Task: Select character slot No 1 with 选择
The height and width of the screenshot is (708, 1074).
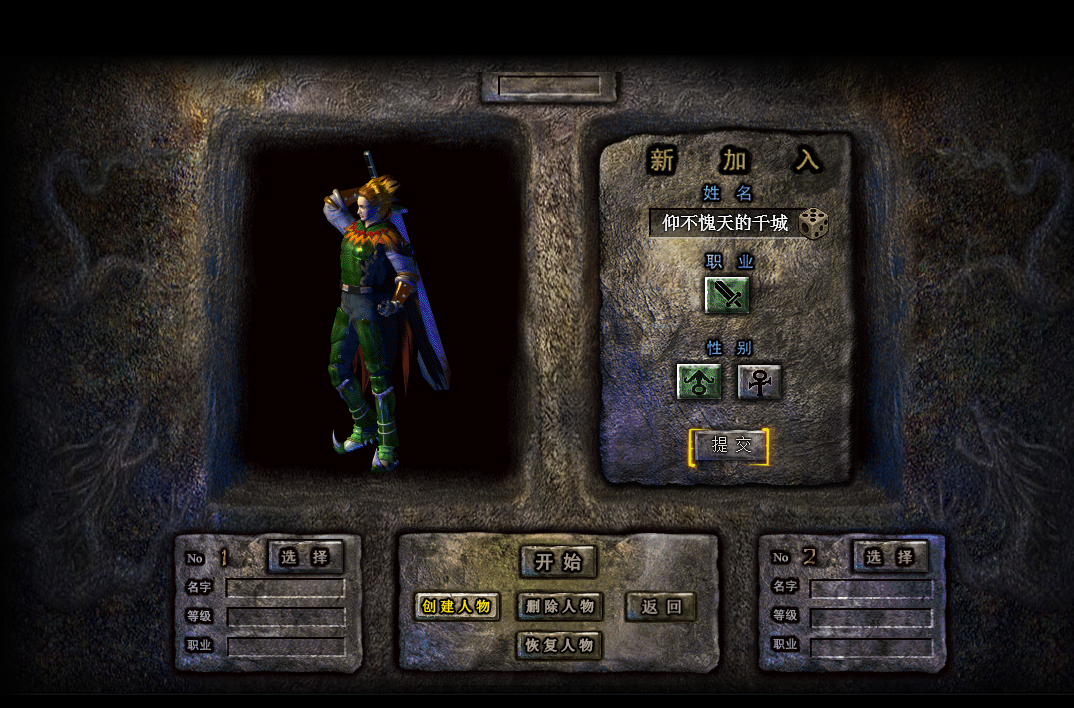Action: [305, 557]
